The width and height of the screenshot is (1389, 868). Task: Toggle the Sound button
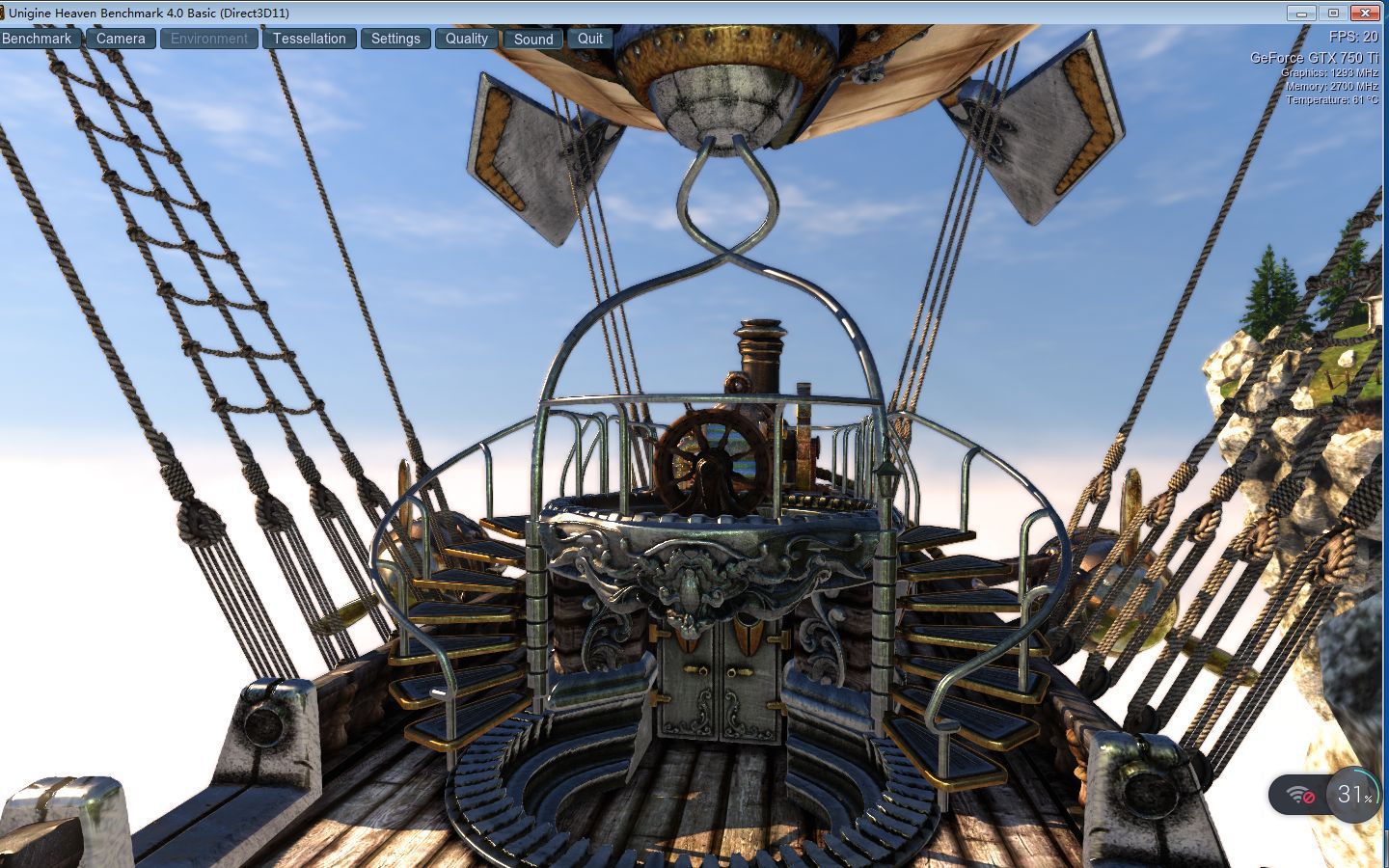(533, 39)
